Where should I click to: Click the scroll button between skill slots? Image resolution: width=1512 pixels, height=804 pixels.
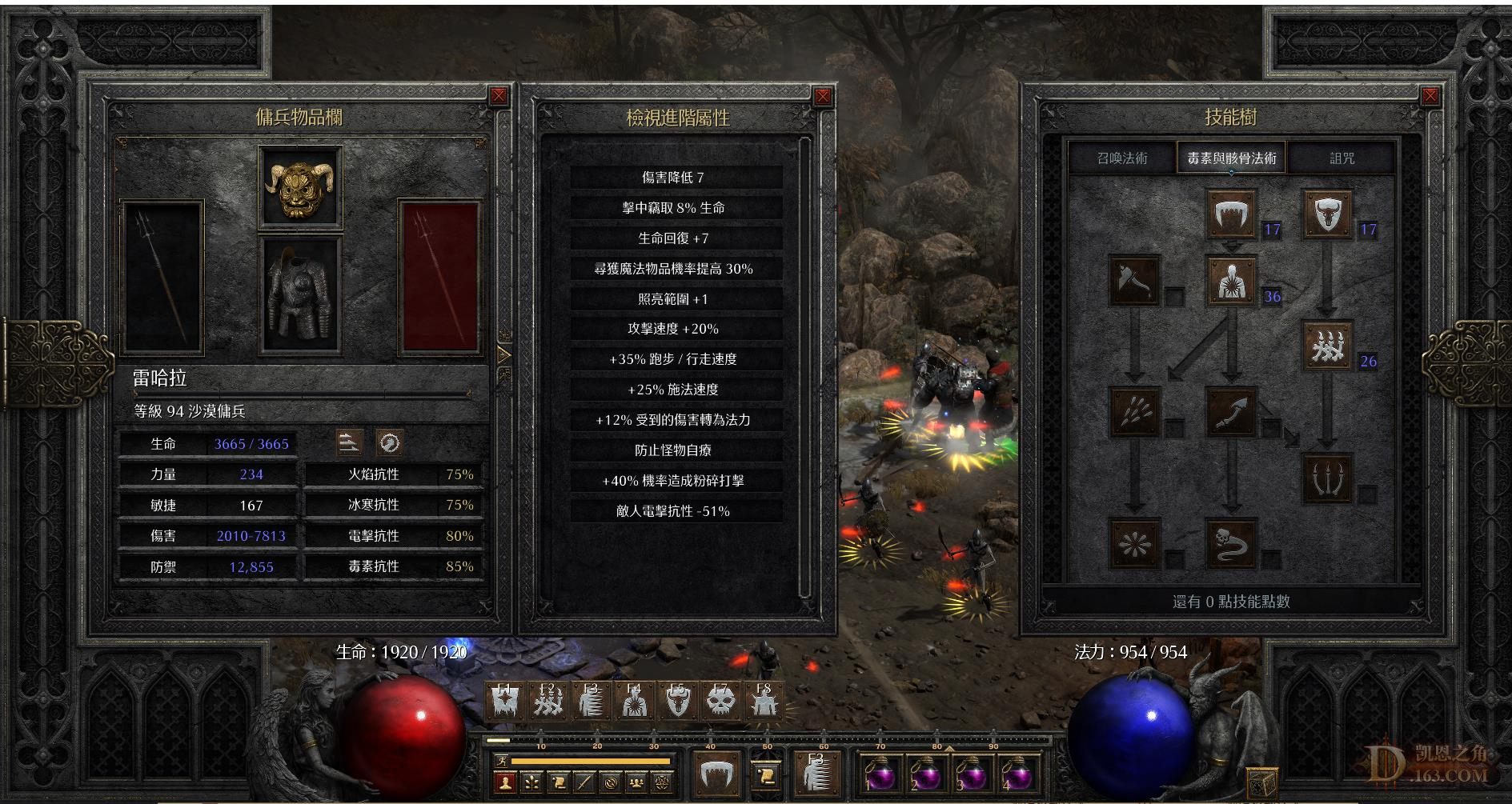[x=766, y=774]
